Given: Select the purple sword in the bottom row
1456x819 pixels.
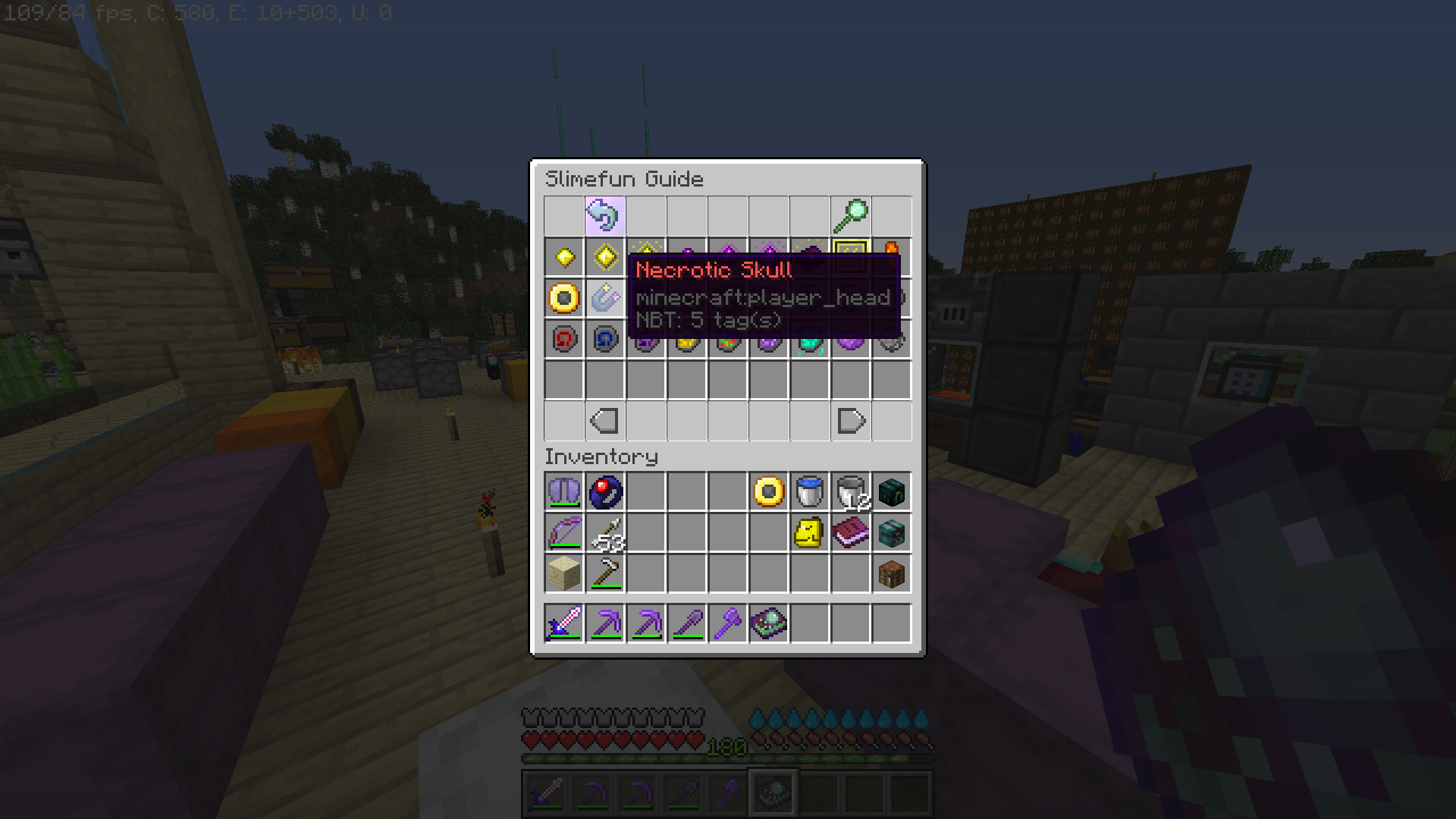Looking at the screenshot, I should click(x=563, y=623).
